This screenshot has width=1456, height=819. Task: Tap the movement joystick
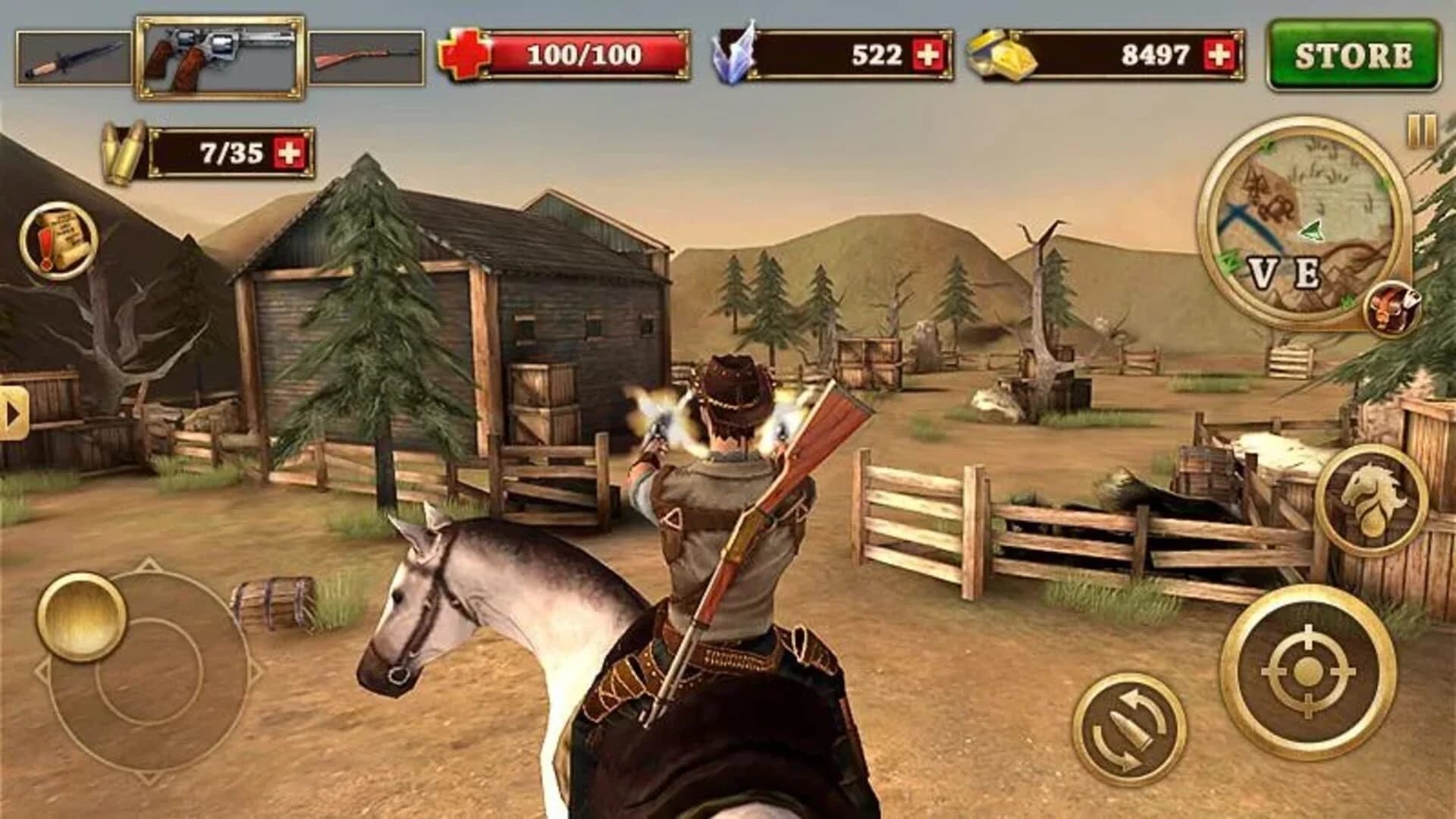[x=83, y=614]
